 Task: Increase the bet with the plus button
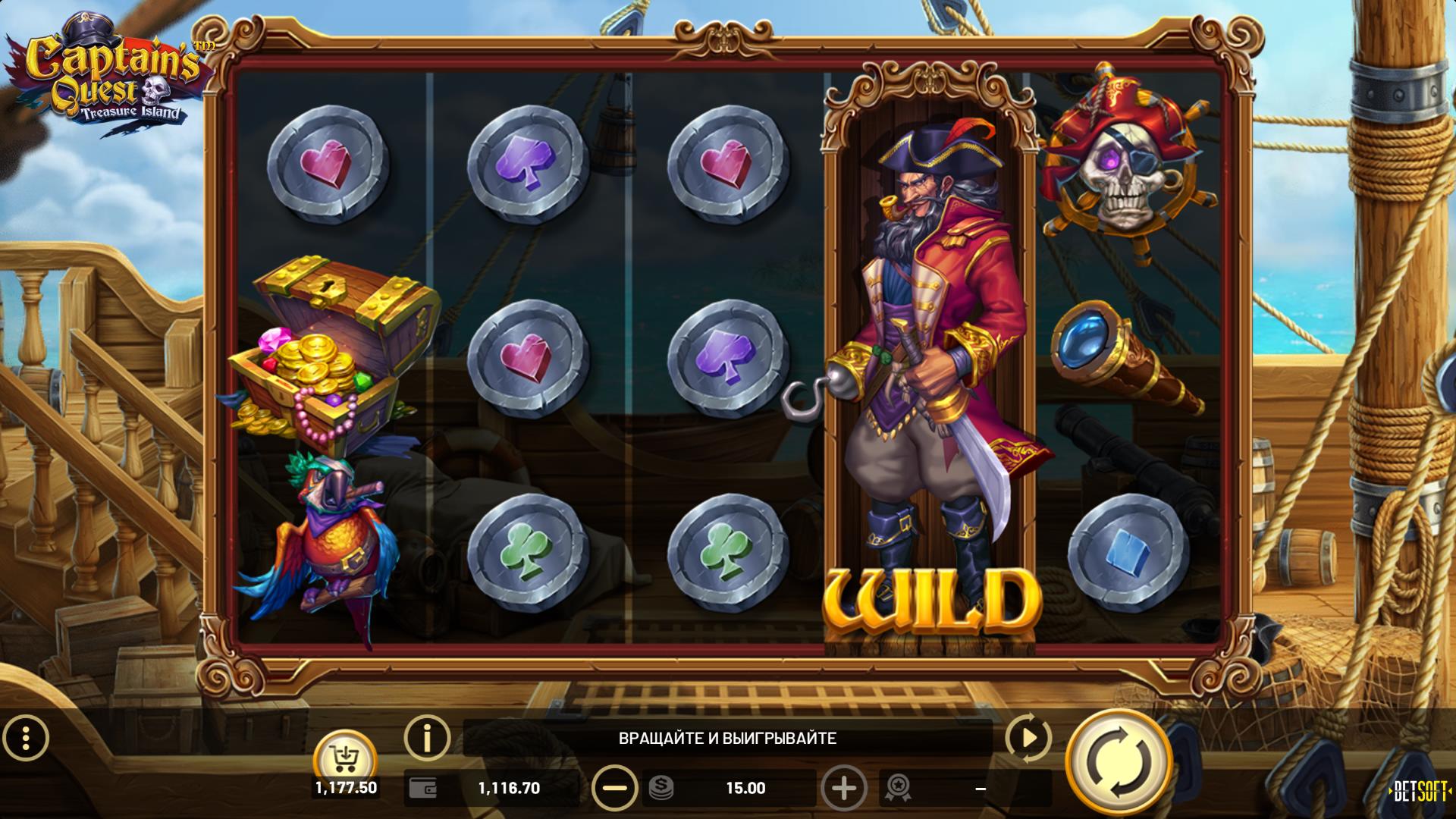tap(843, 788)
